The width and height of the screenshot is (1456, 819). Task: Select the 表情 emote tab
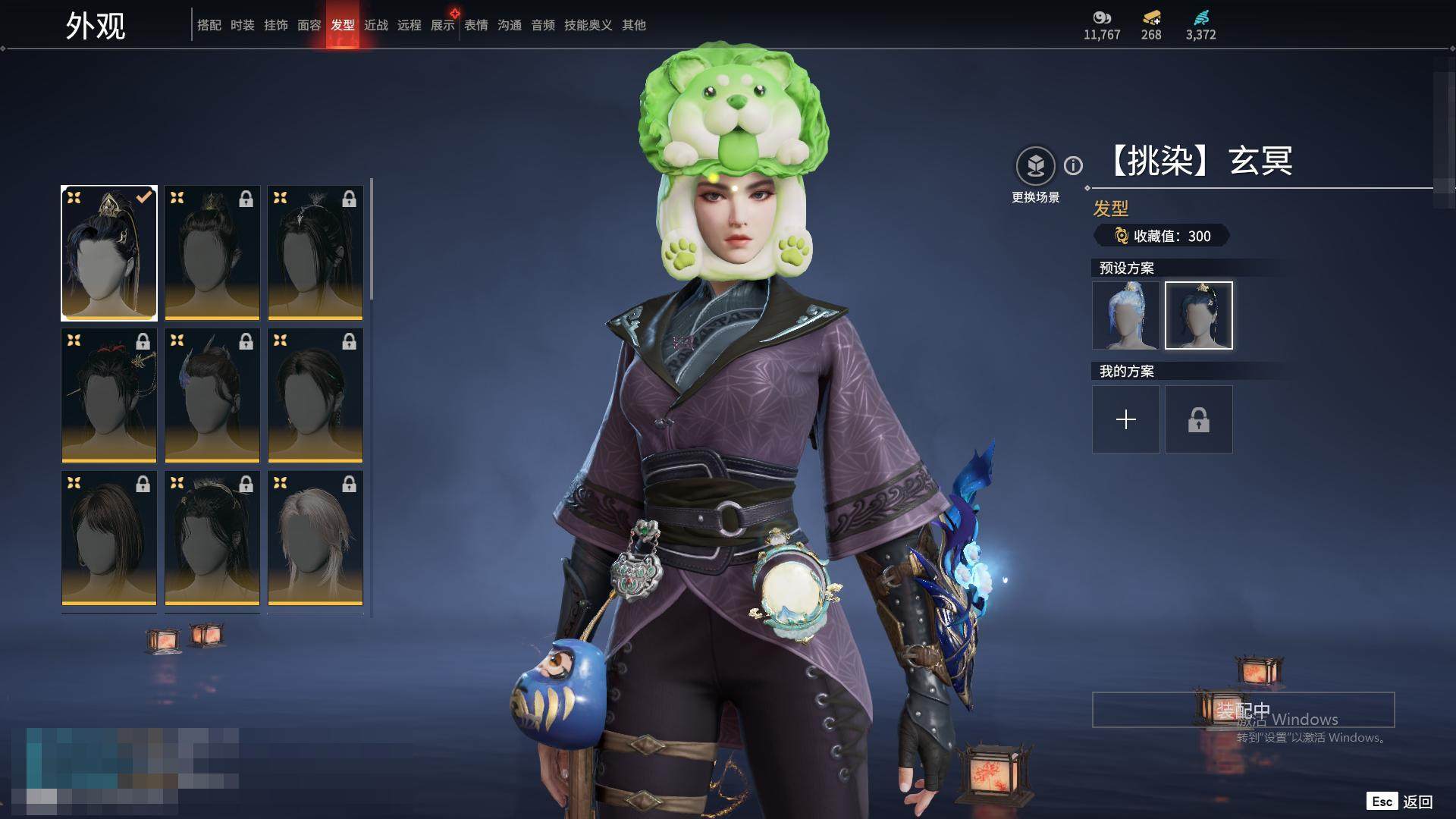tap(476, 25)
